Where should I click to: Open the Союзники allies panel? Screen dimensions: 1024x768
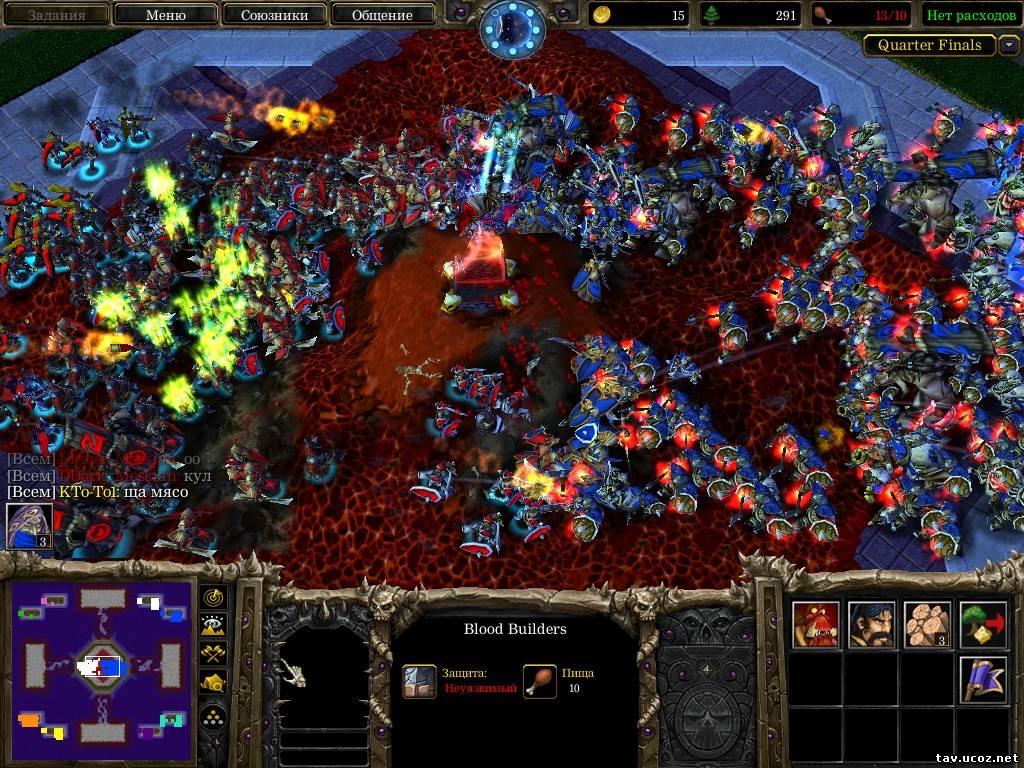tap(273, 15)
